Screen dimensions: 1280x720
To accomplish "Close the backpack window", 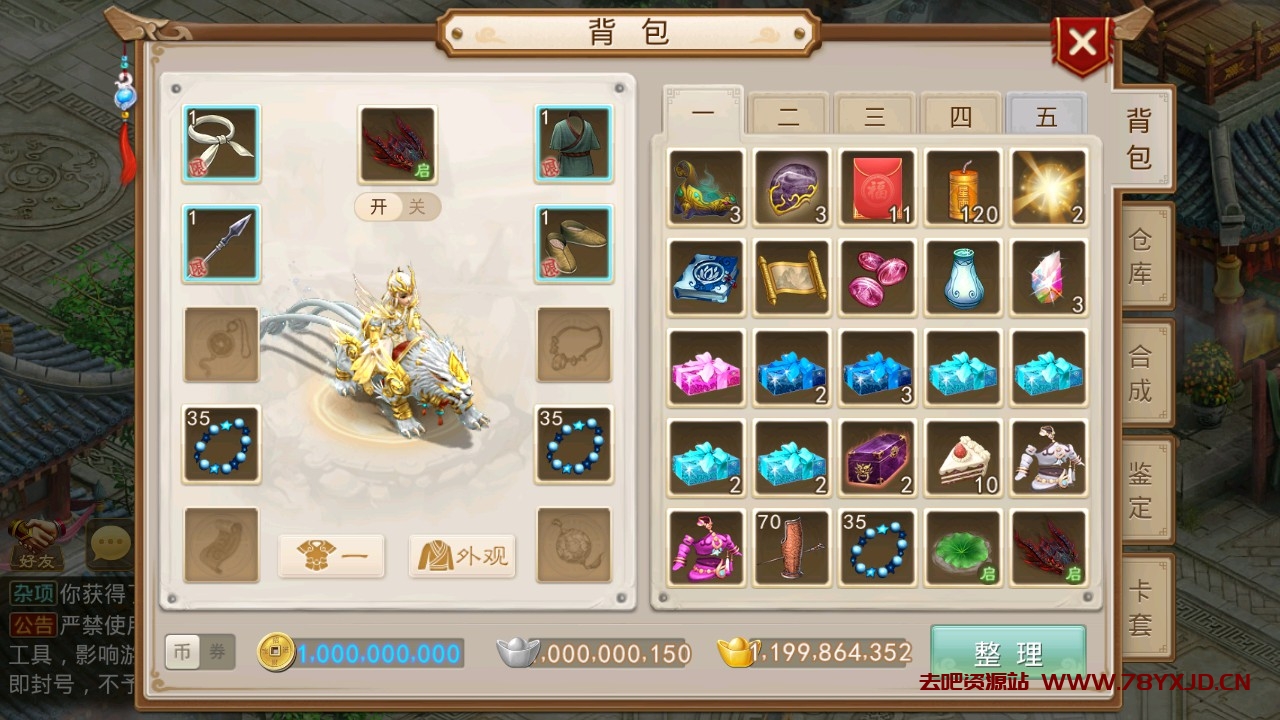I will [1082, 43].
